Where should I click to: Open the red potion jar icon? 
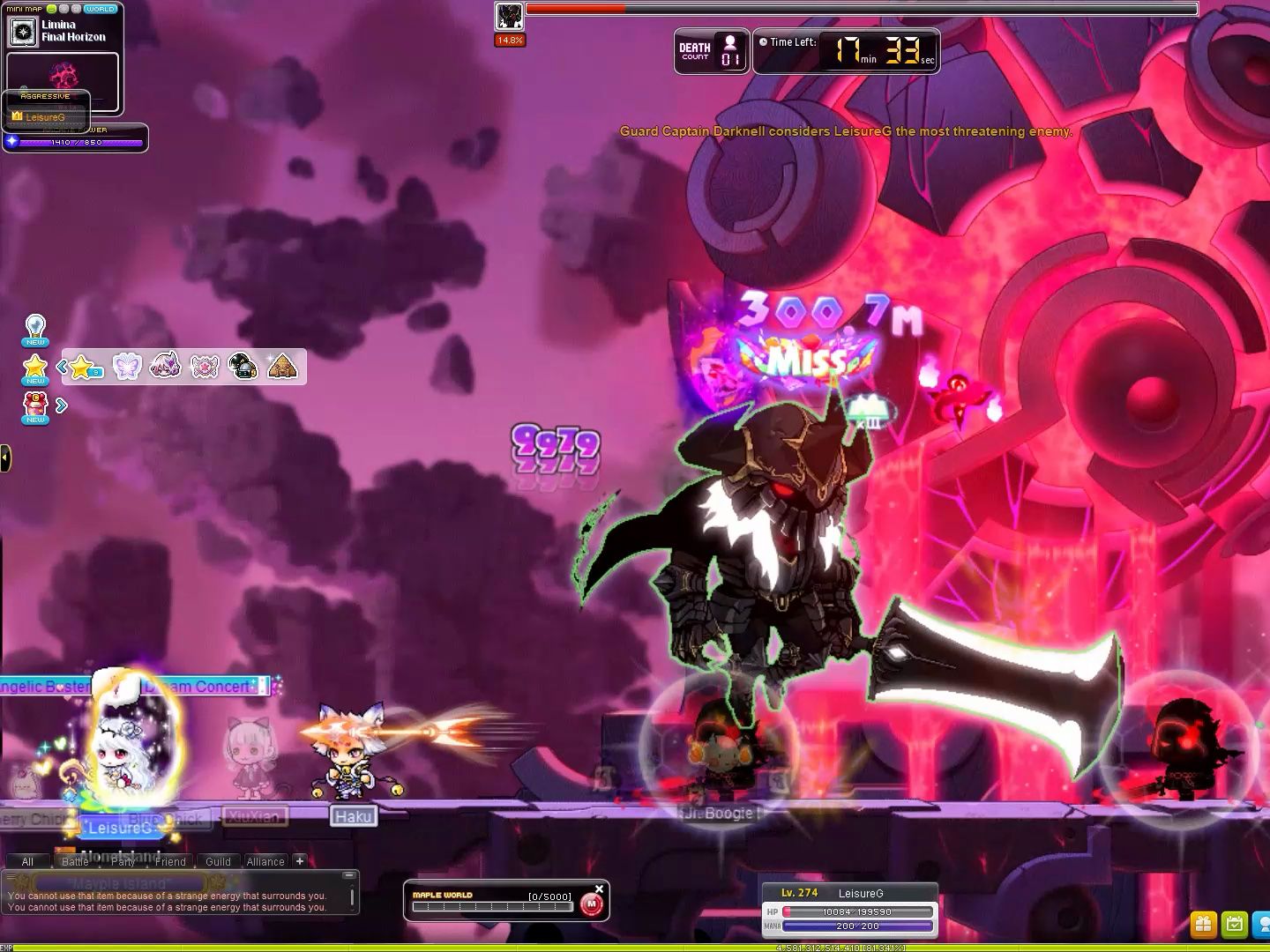pos(35,405)
